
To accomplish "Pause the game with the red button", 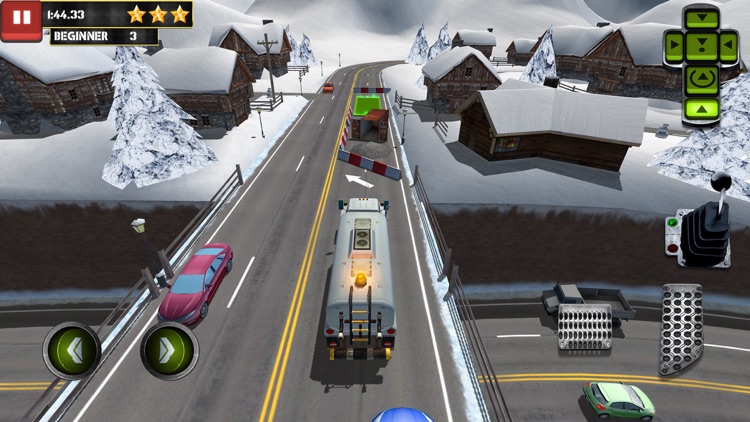I will 21,20.
